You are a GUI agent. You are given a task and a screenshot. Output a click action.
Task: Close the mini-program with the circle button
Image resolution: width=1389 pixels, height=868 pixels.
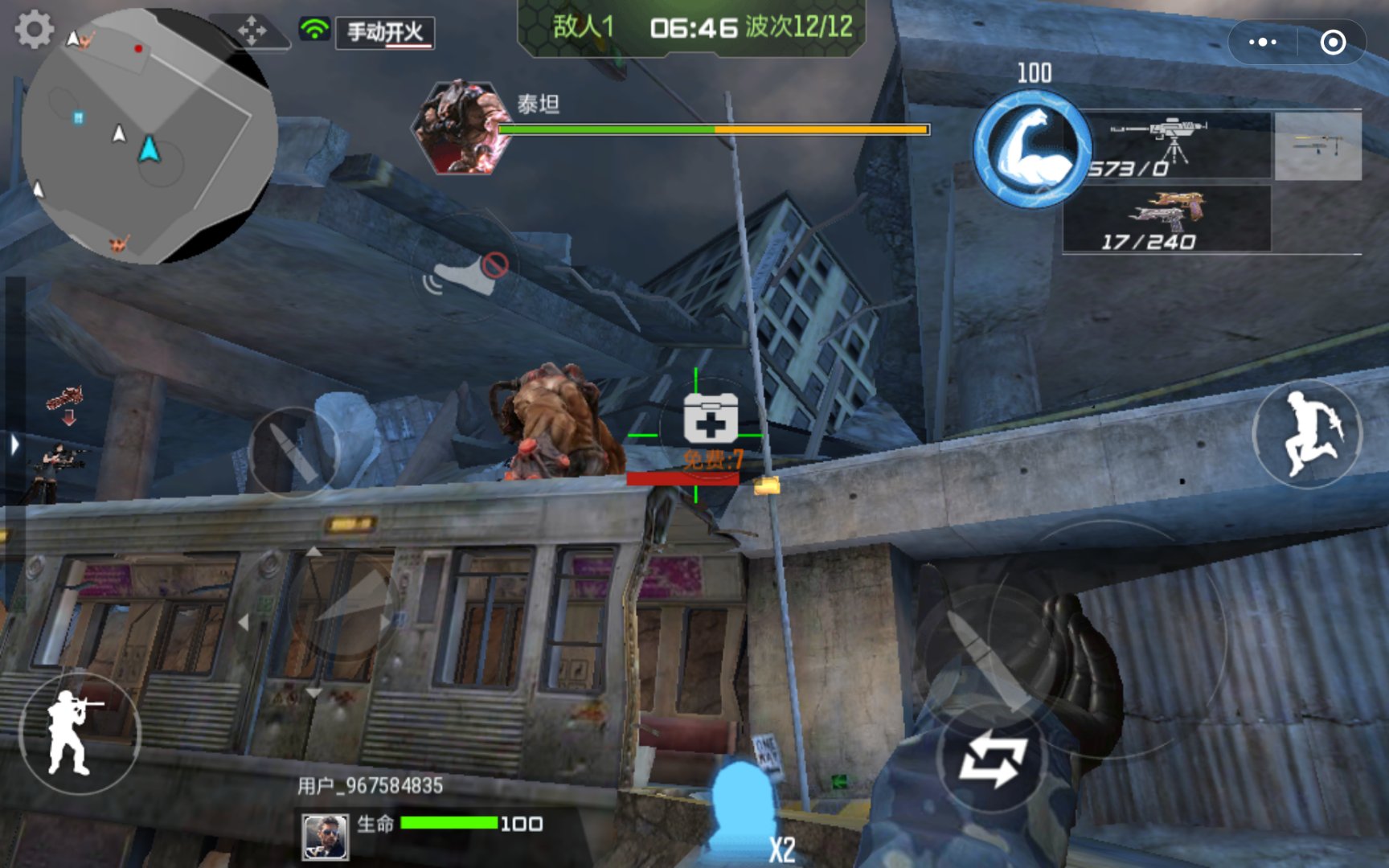[1333, 42]
